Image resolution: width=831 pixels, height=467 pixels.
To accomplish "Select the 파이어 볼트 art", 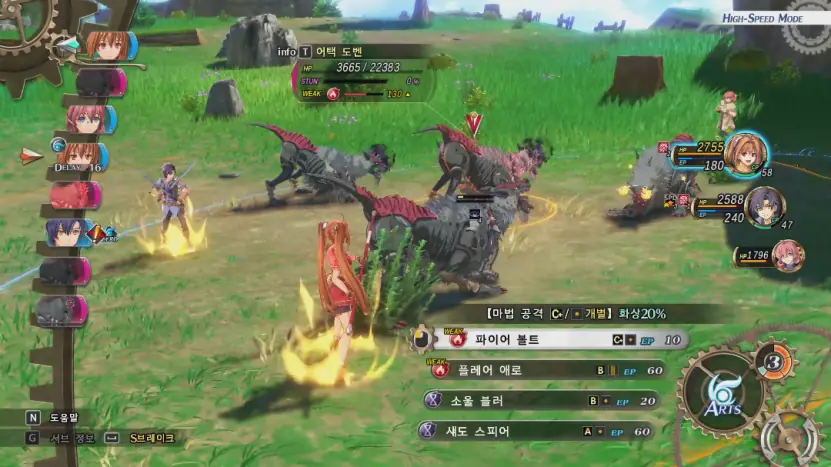I will 550,340.
